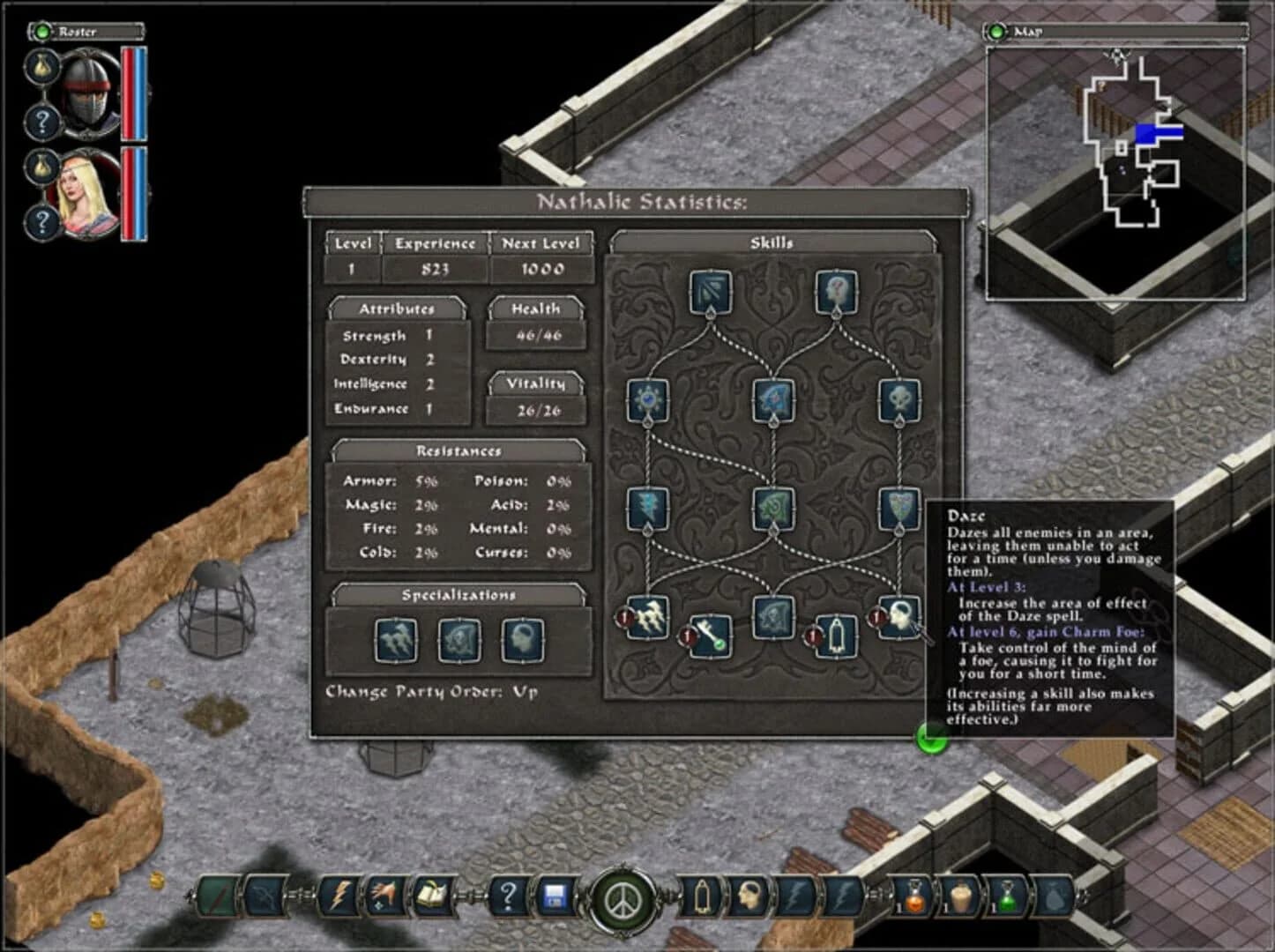The width and height of the screenshot is (1275, 952).
Task: Cast the lightning spell from the toolbar
Action: tap(339, 895)
